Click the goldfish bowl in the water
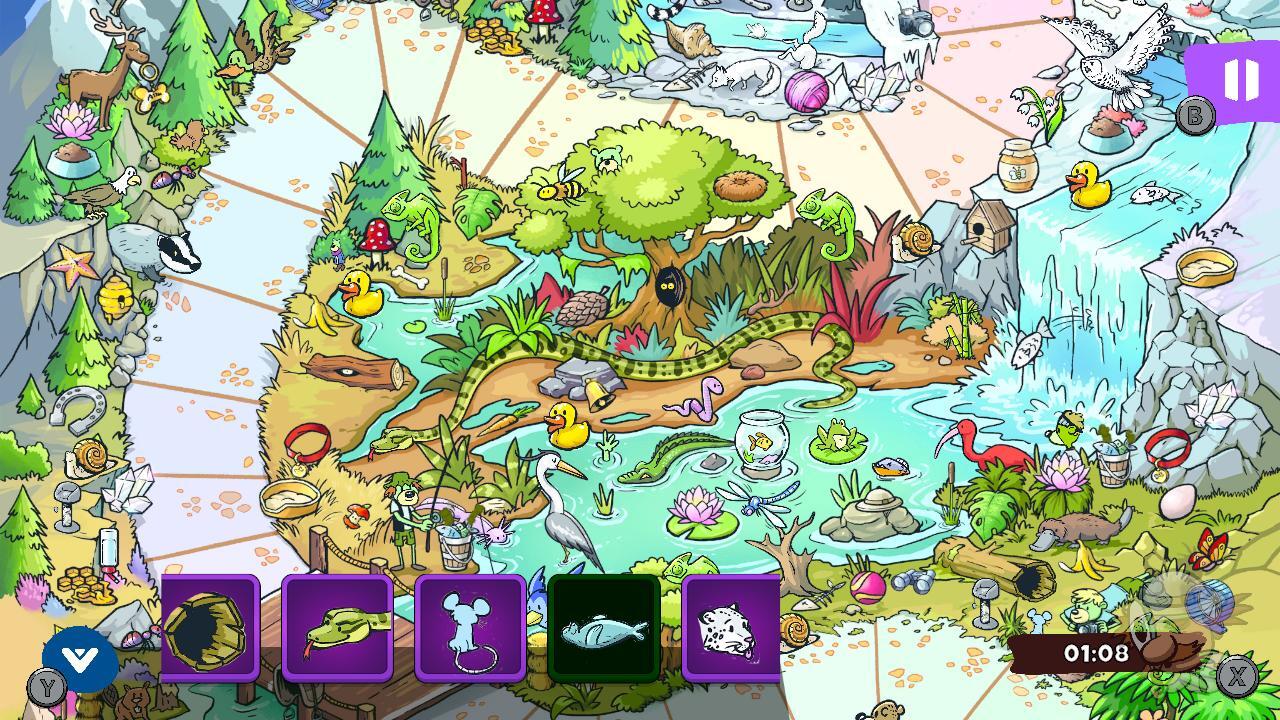The height and width of the screenshot is (720, 1280). point(760,445)
